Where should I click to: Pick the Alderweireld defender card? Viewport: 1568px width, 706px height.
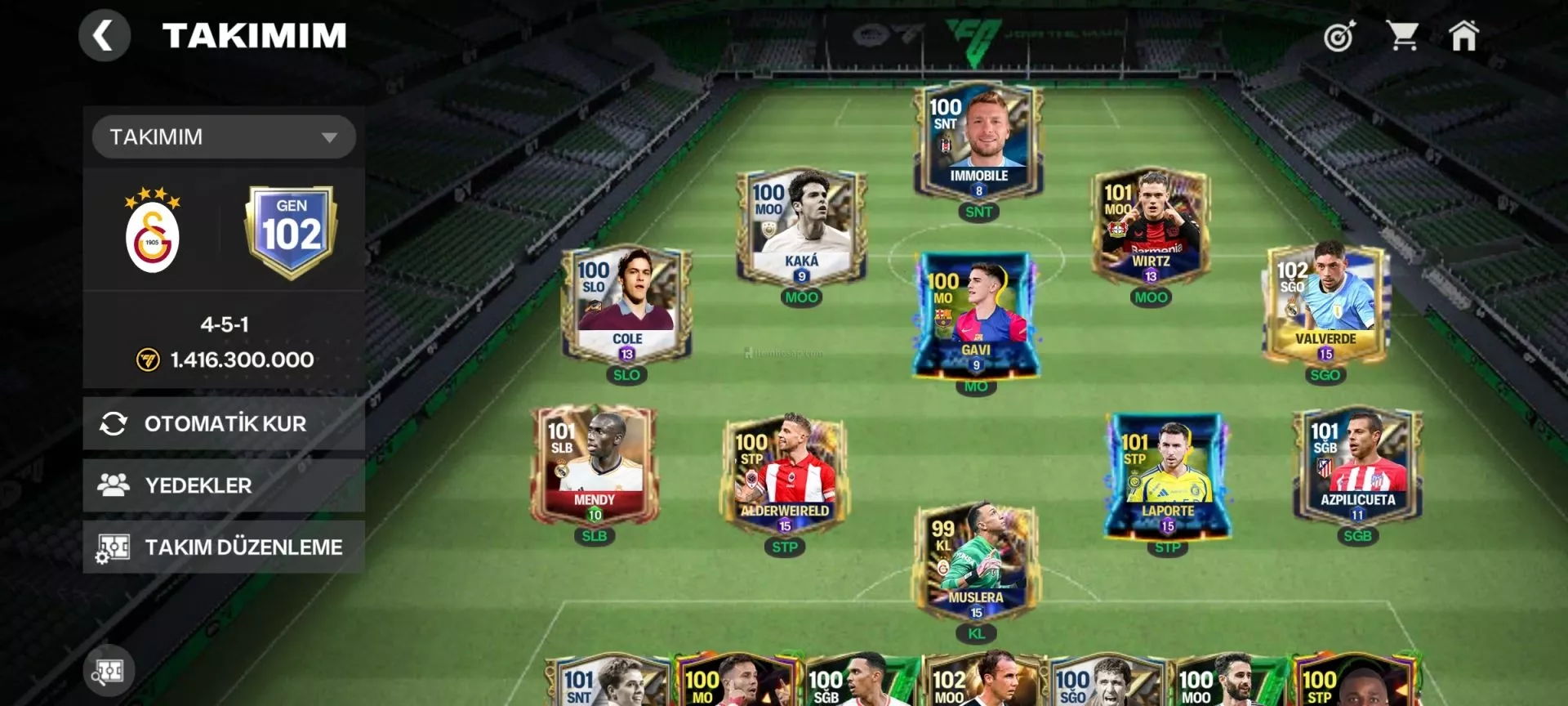[x=785, y=476]
